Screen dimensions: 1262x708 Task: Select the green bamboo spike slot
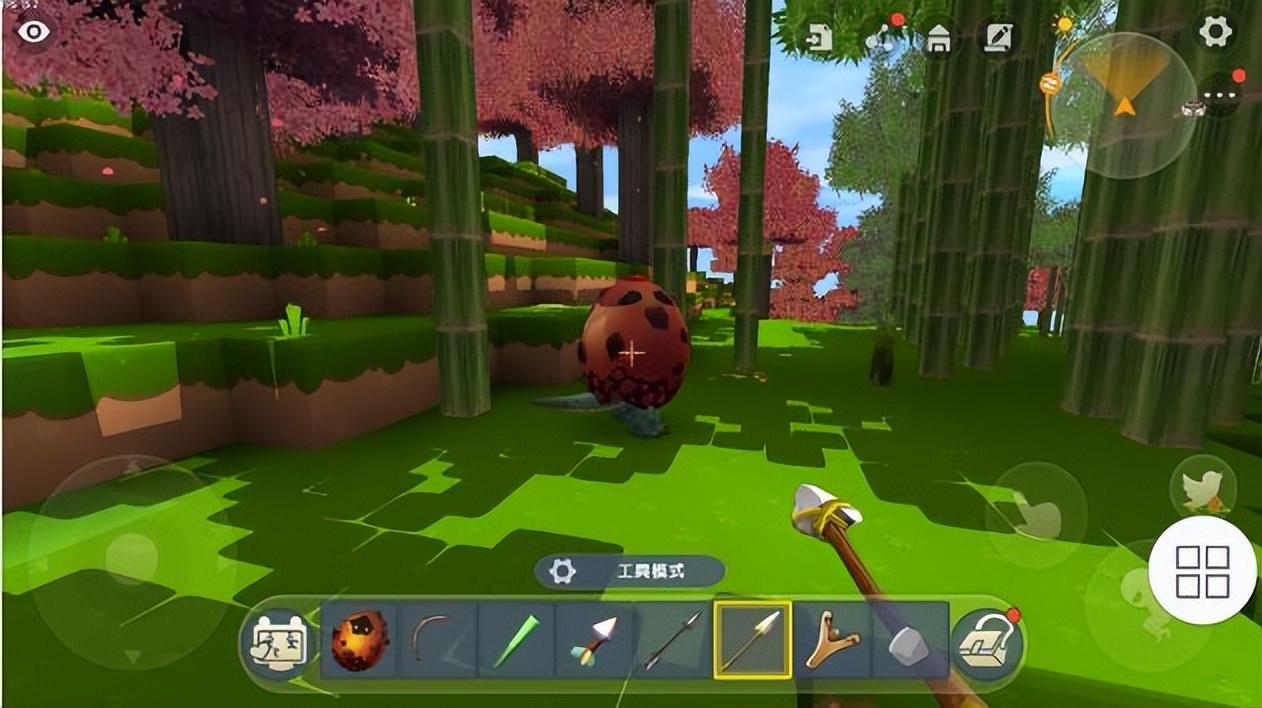pos(515,641)
